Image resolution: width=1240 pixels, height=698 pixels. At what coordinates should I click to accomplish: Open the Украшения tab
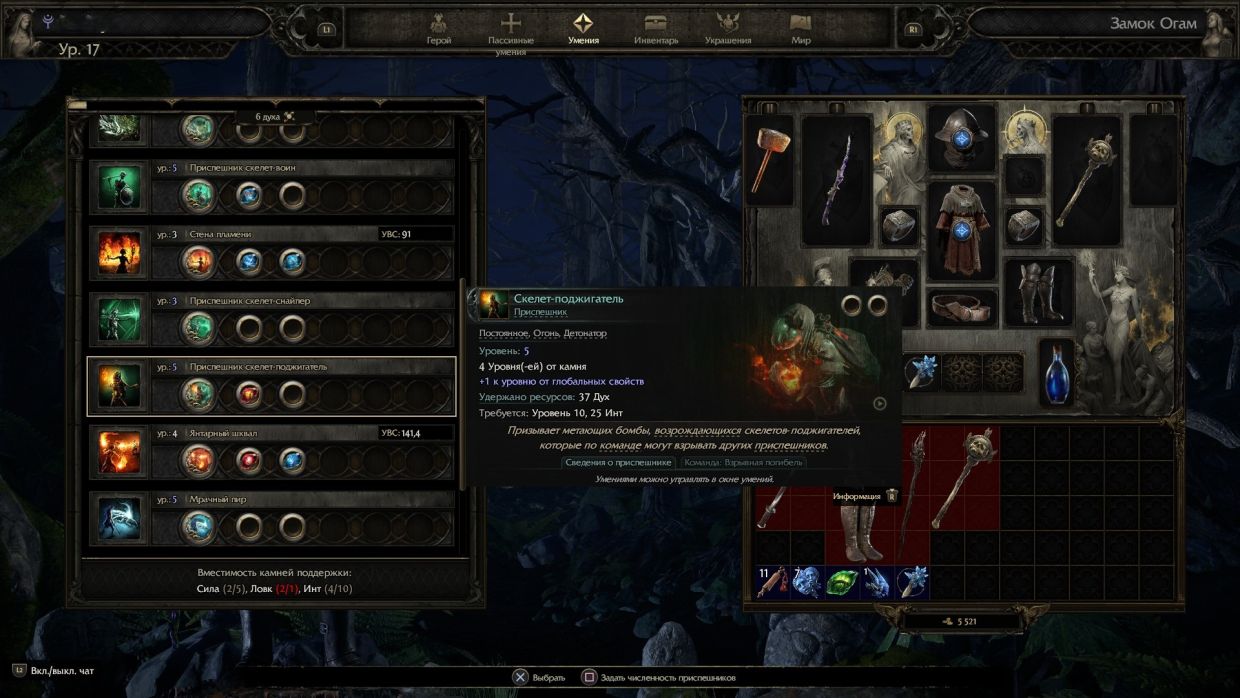pos(728,28)
